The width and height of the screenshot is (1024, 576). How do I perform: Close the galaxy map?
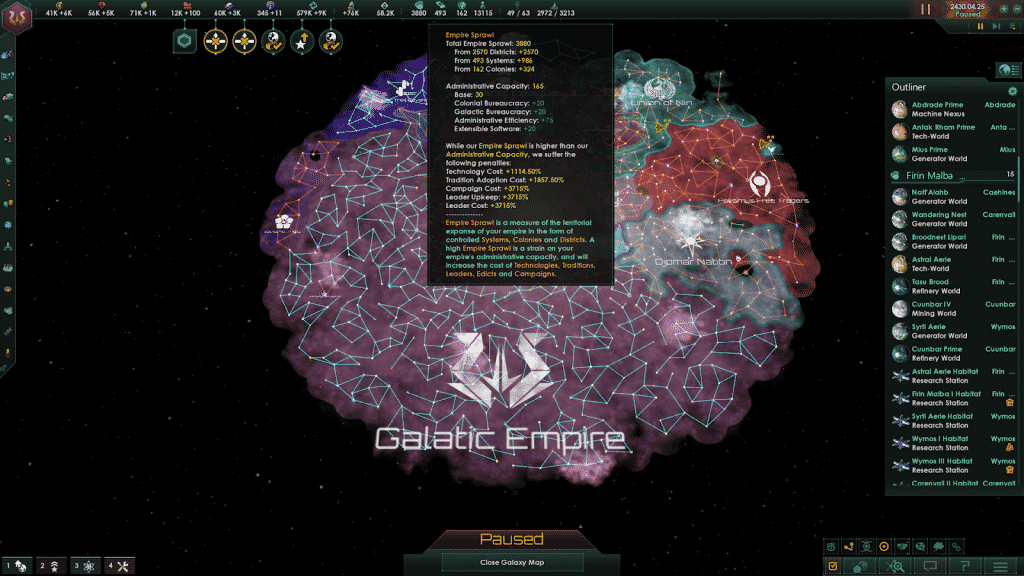coord(511,562)
